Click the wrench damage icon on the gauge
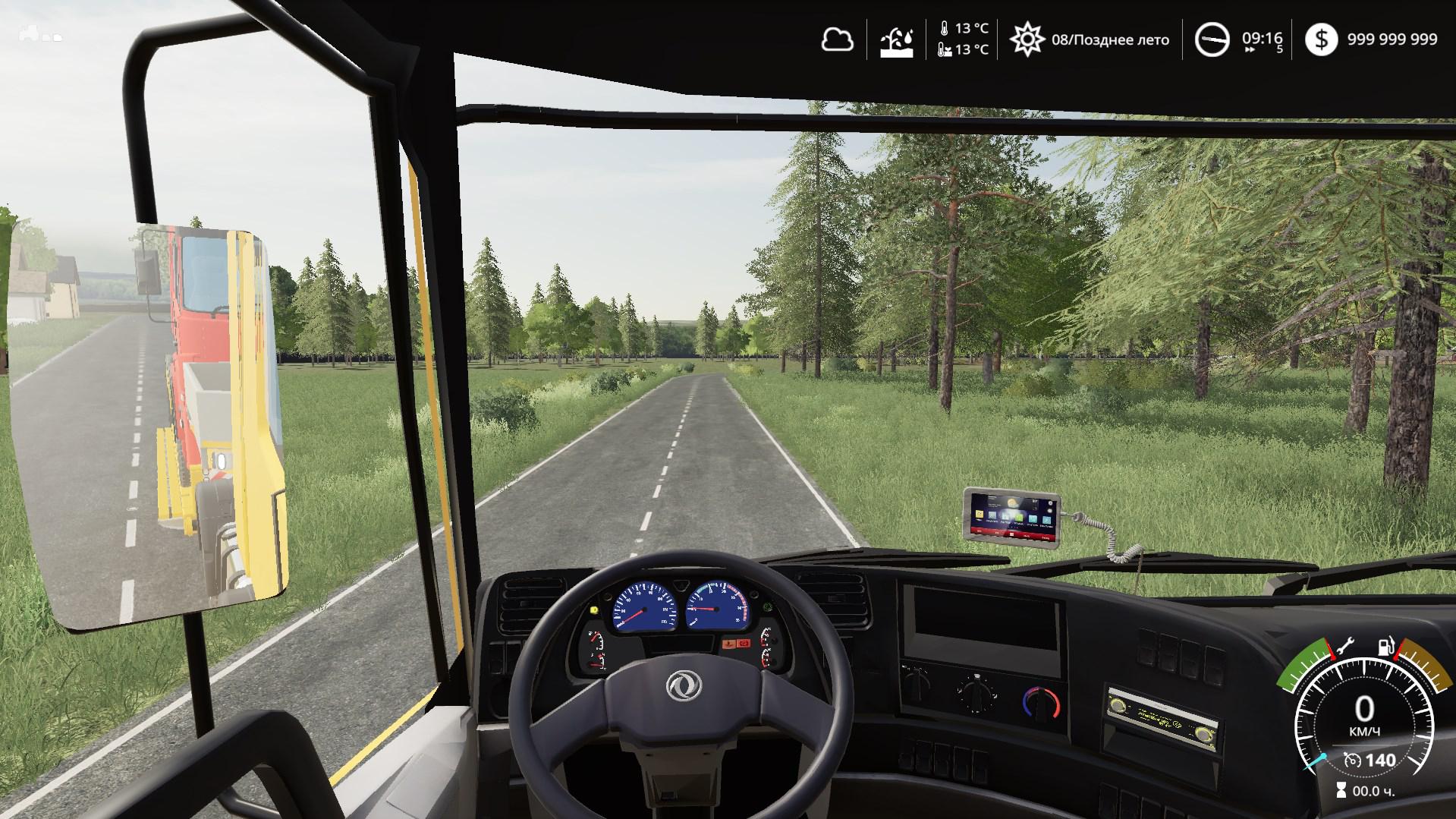Viewport: 1456px width, 819px height. 1345,647
